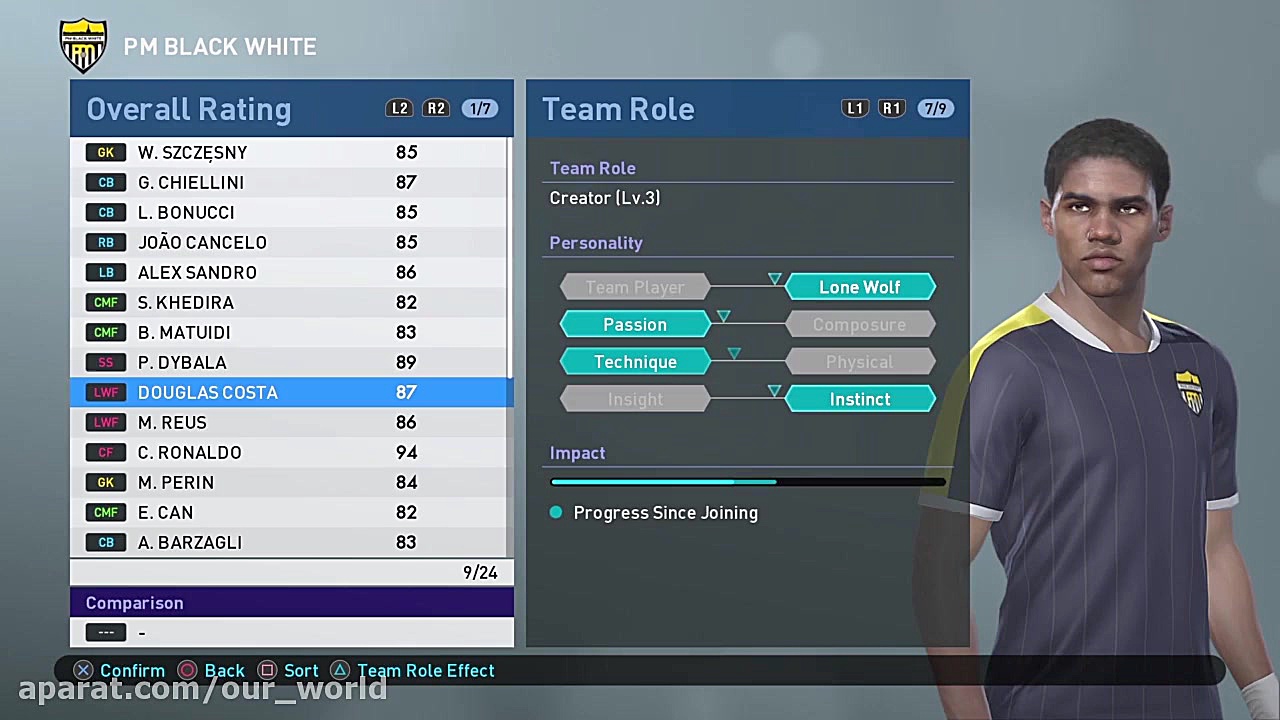Toggle Lone Wolf personality trait

pos(860,287)
